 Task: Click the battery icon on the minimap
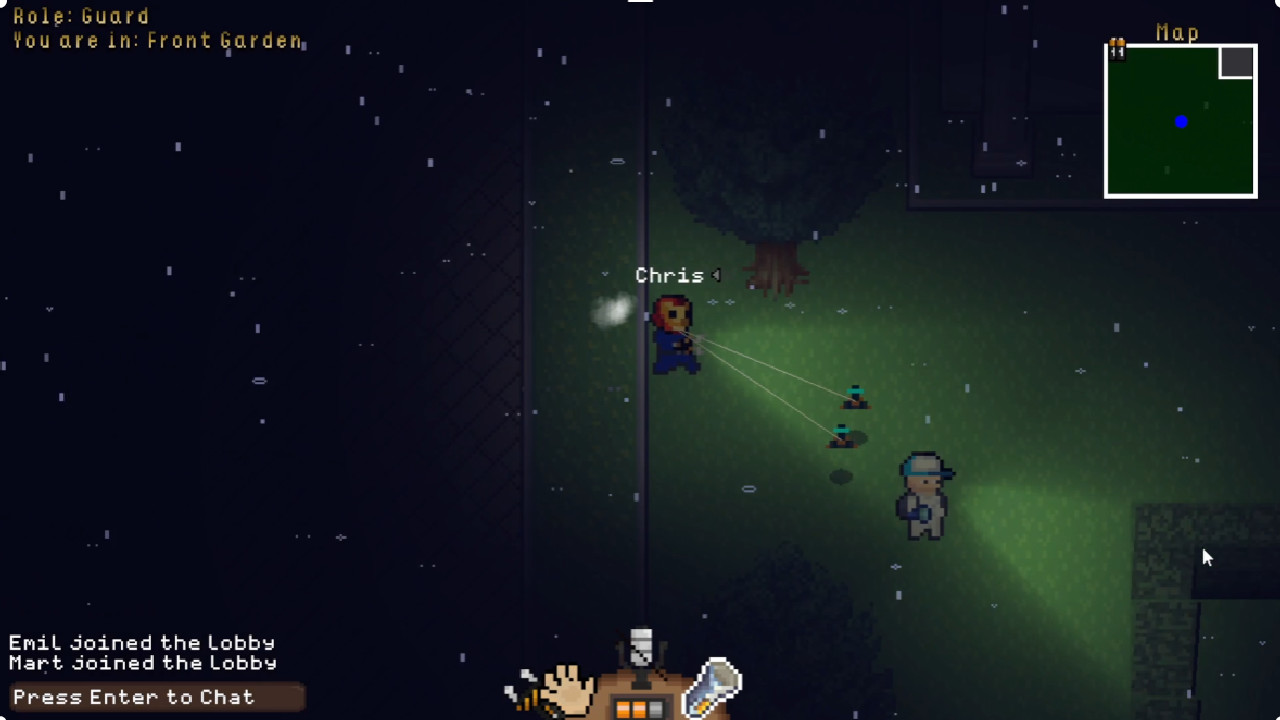[1117, 48]
